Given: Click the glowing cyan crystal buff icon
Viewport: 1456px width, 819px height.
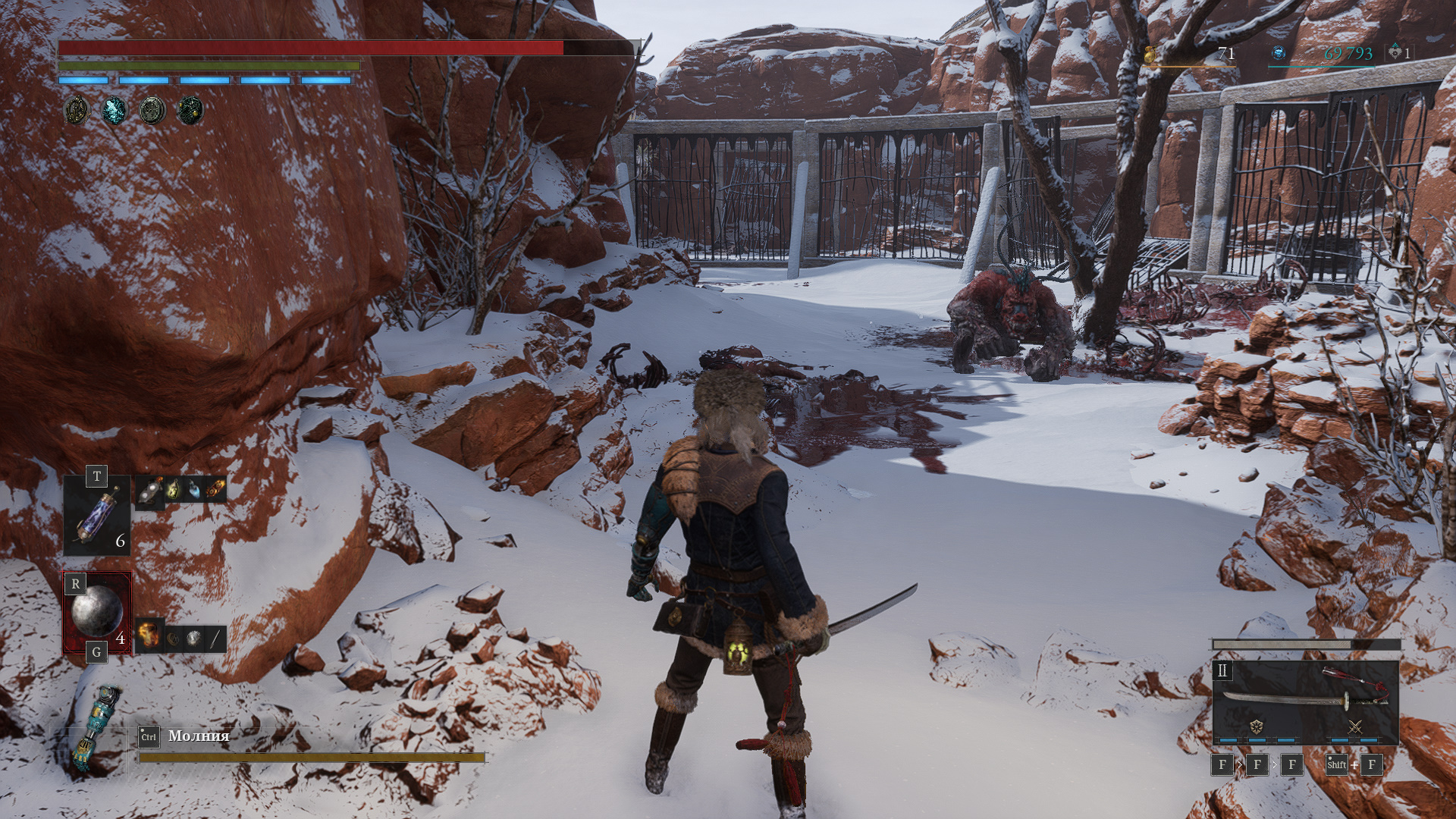Looking at the screenshot, I should 115,111.
